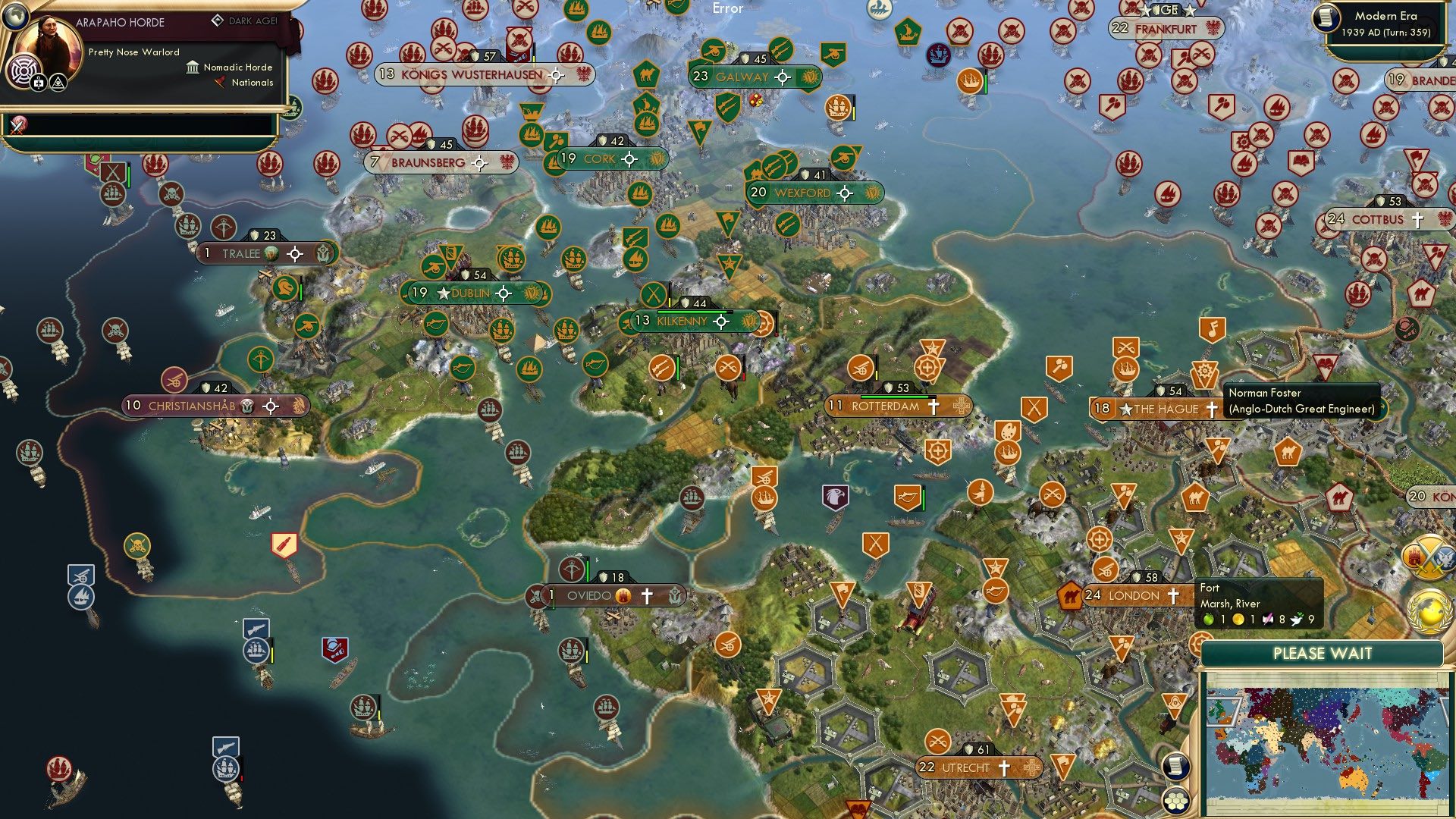
Task: Open the Galway city banner
Action: 742,77
